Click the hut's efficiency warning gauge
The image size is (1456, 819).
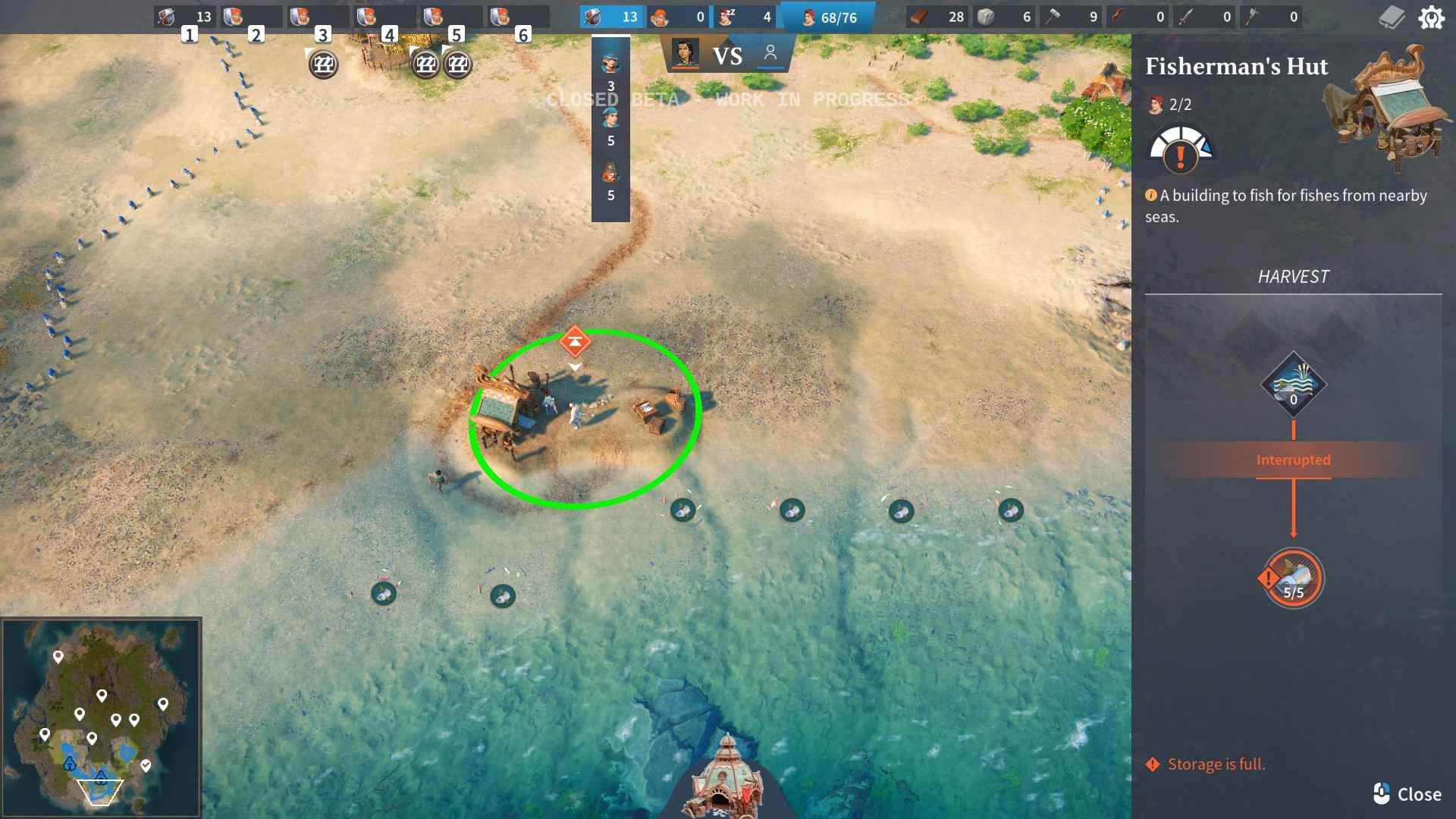click(1181, 150)
